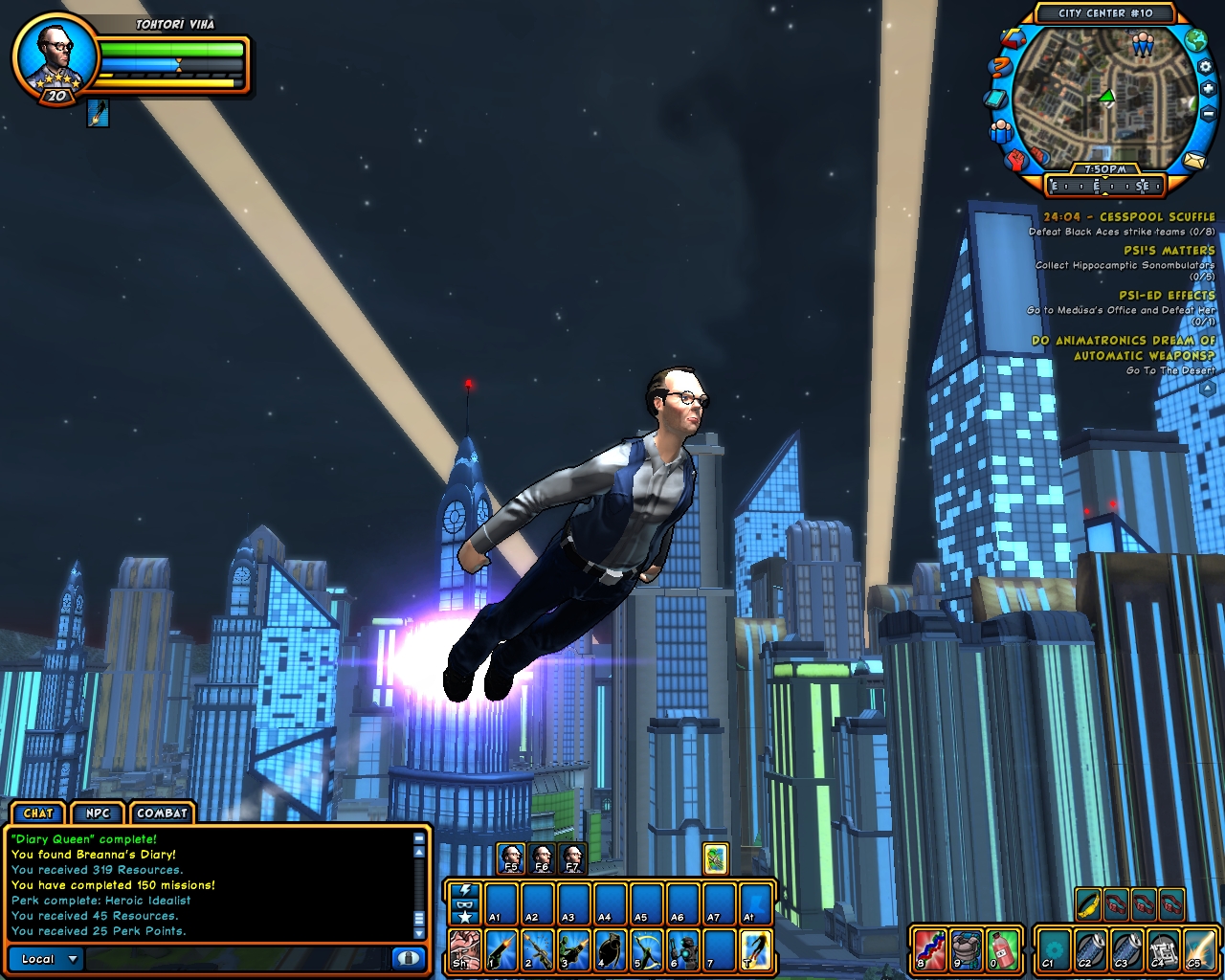1225x980 pixels.
Task: Open the Local chat channel dropdown
Action: (50, 959)
